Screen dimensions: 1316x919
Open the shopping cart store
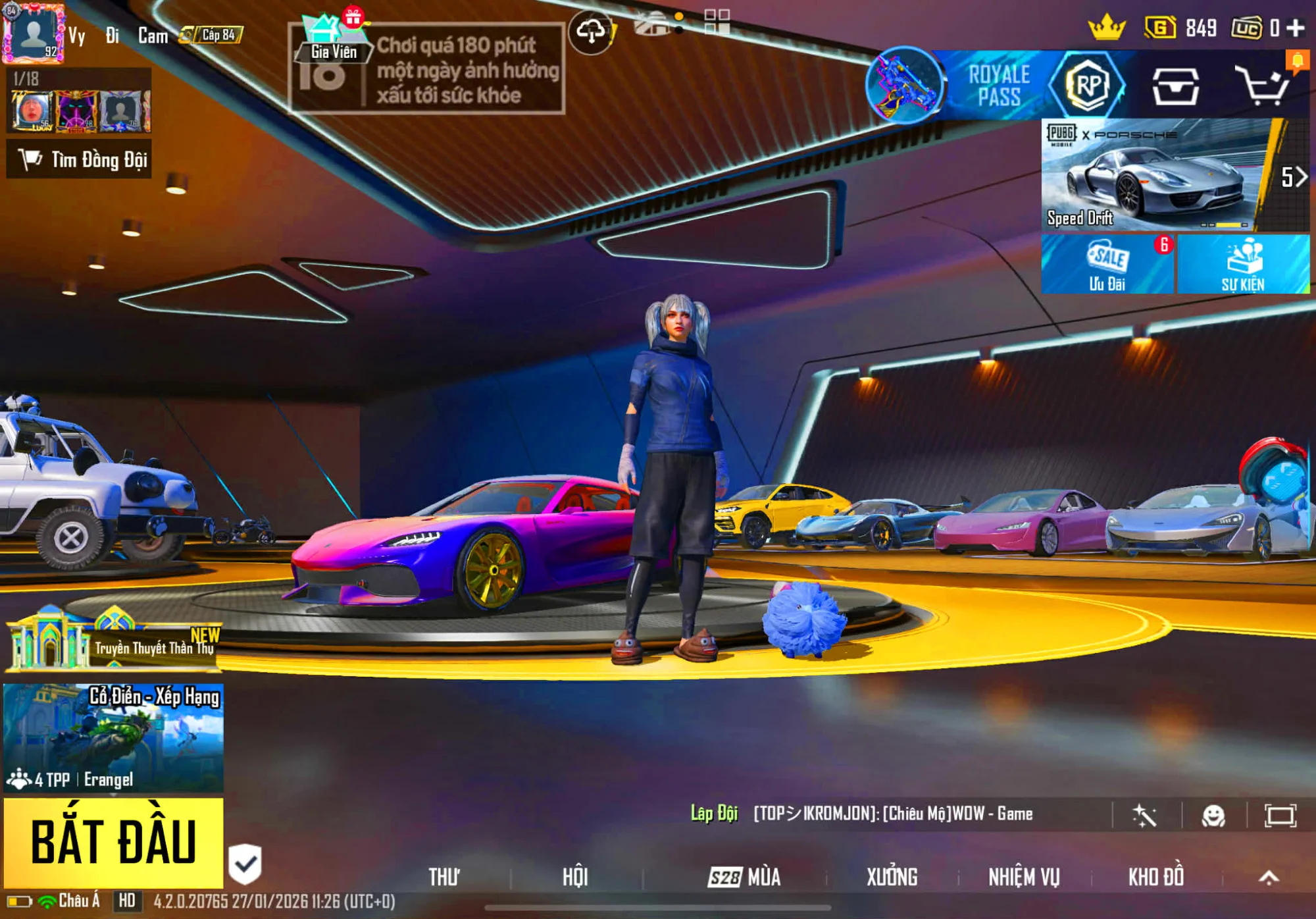[x=1262, y=86]
